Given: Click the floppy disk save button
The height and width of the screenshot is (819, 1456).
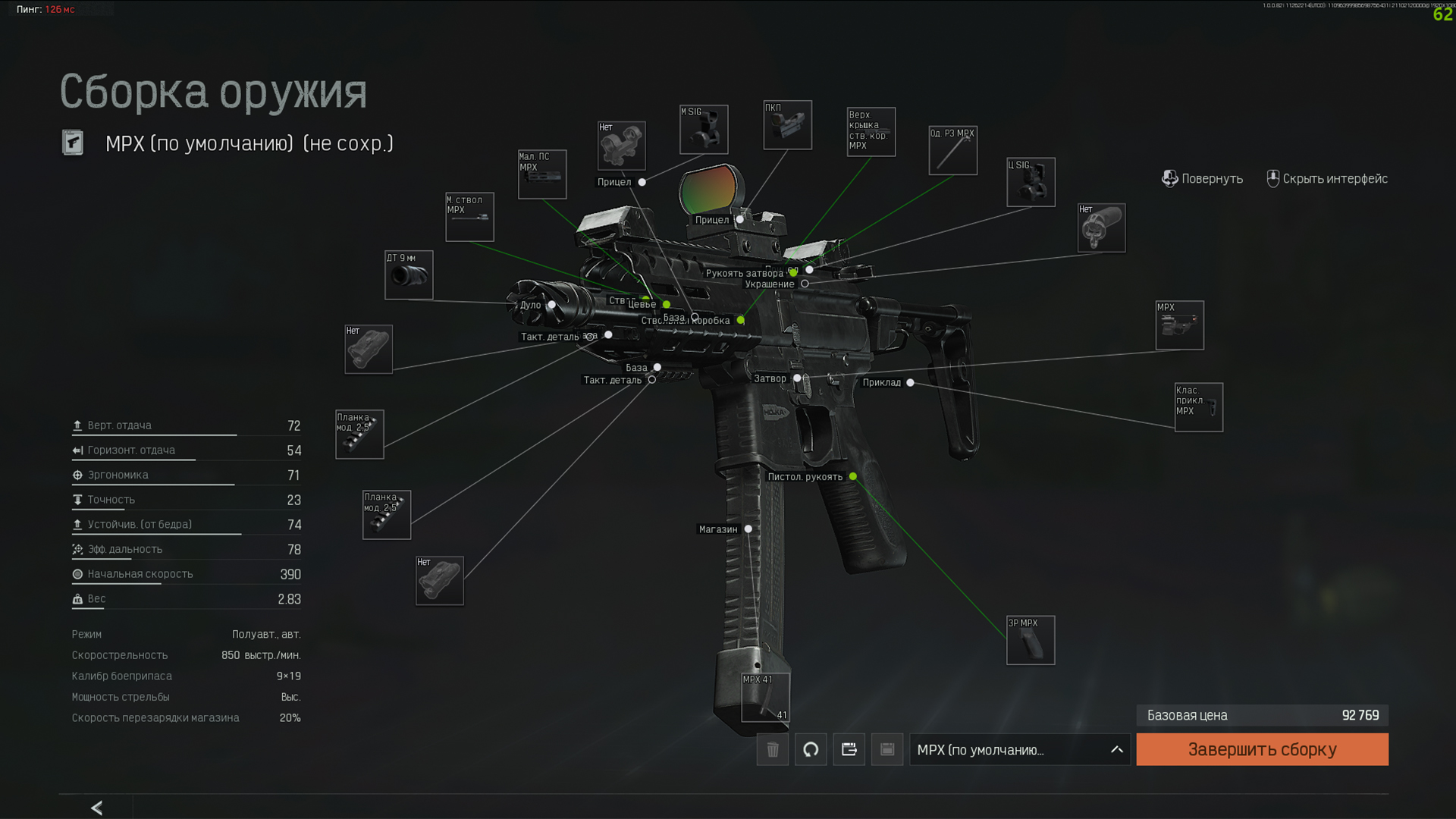Looking at the screenshot, I should [x=886, y=749].
